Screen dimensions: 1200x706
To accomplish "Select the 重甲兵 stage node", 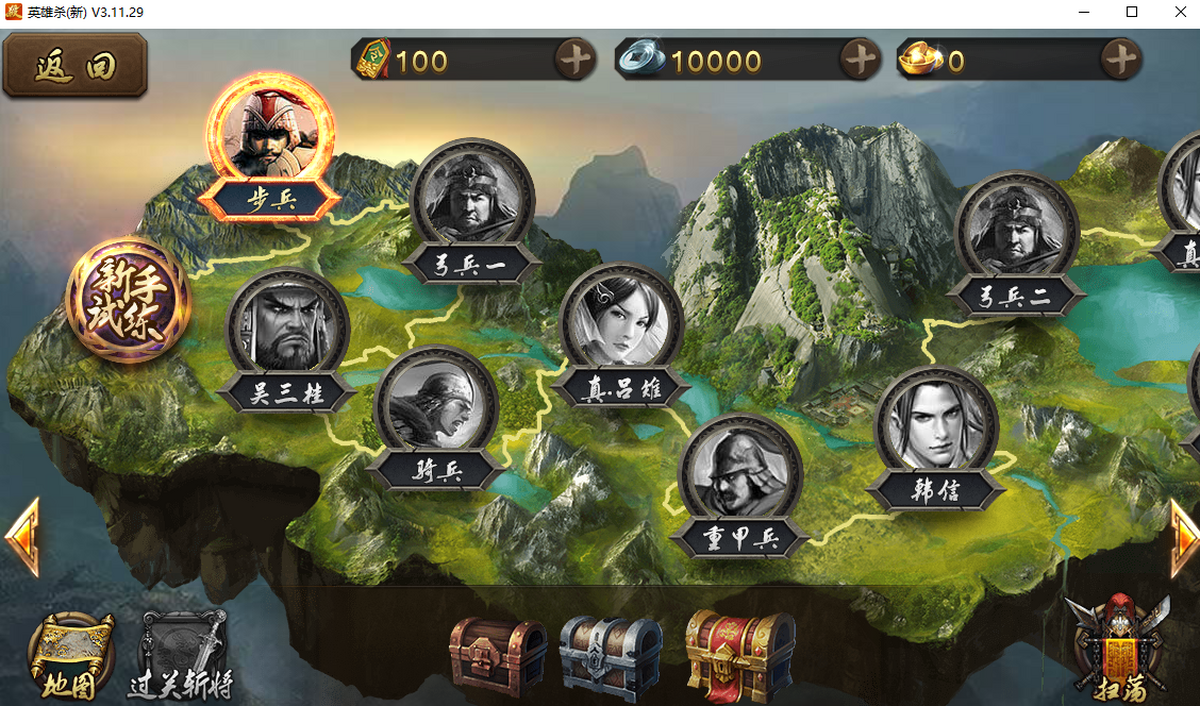I will pos(739,475).
